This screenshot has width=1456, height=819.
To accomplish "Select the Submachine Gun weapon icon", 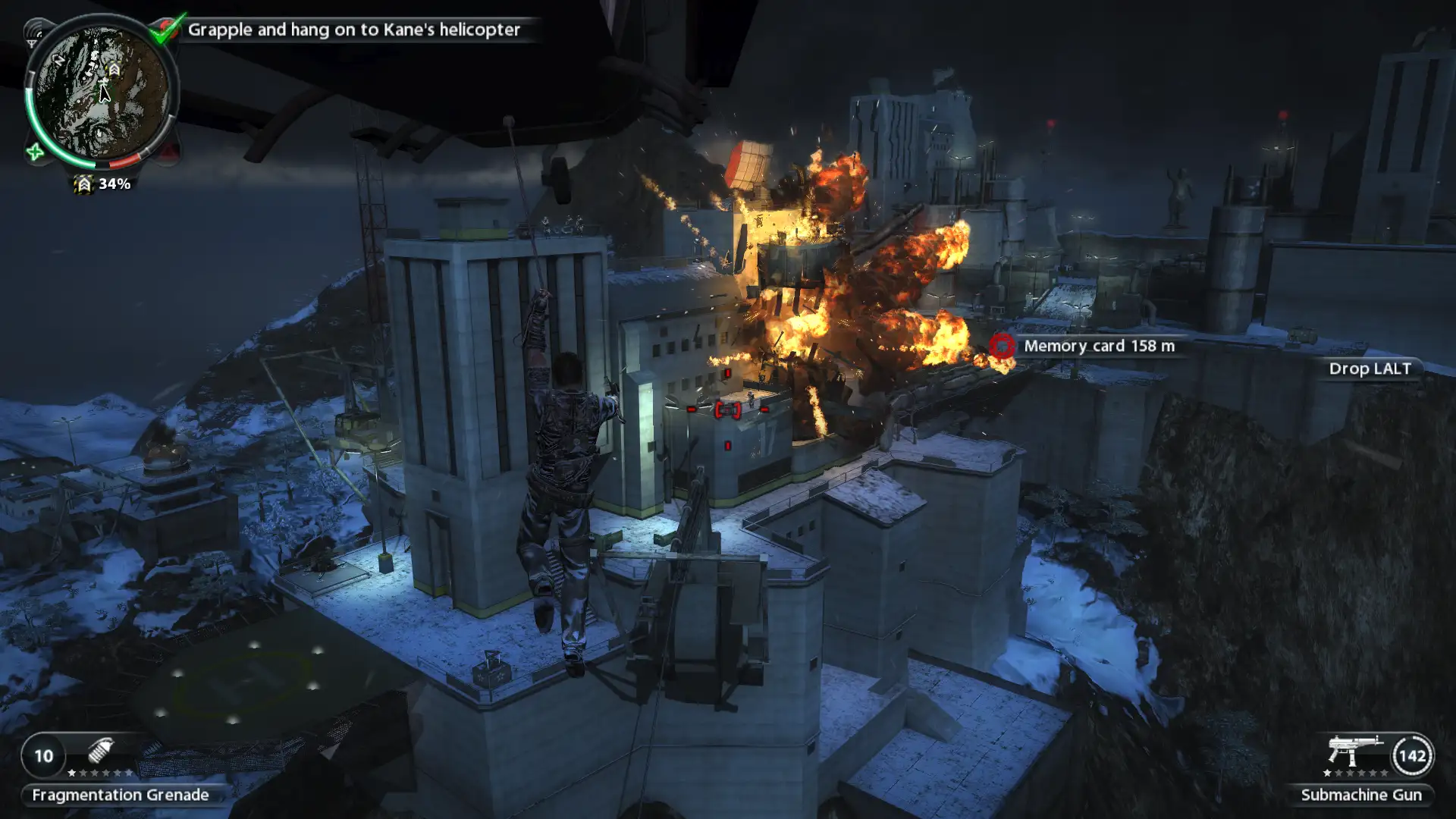I will [x=1354, y=750].
